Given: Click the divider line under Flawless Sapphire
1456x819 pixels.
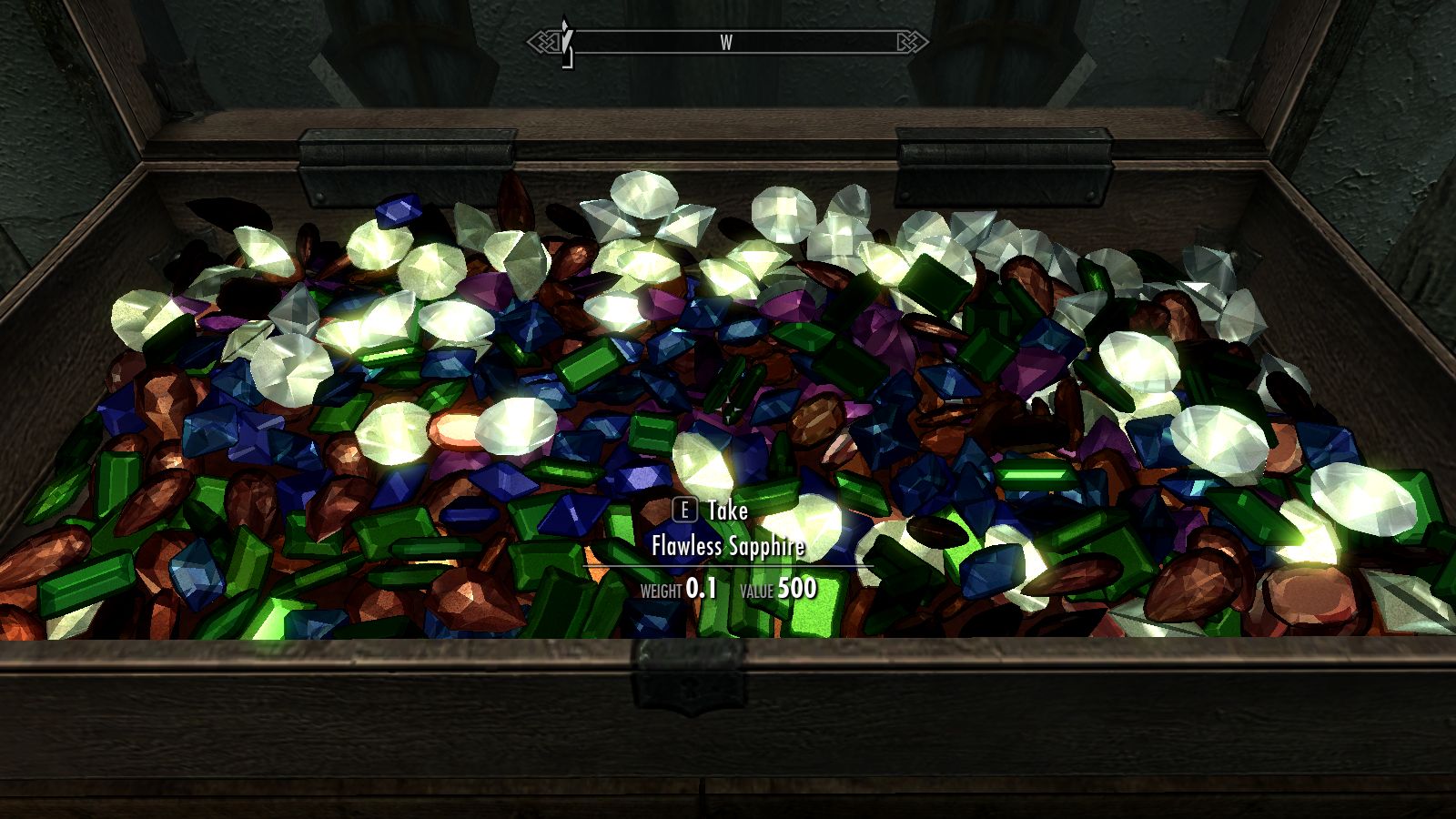Looking at the screenshot, I should coord(728,567).
